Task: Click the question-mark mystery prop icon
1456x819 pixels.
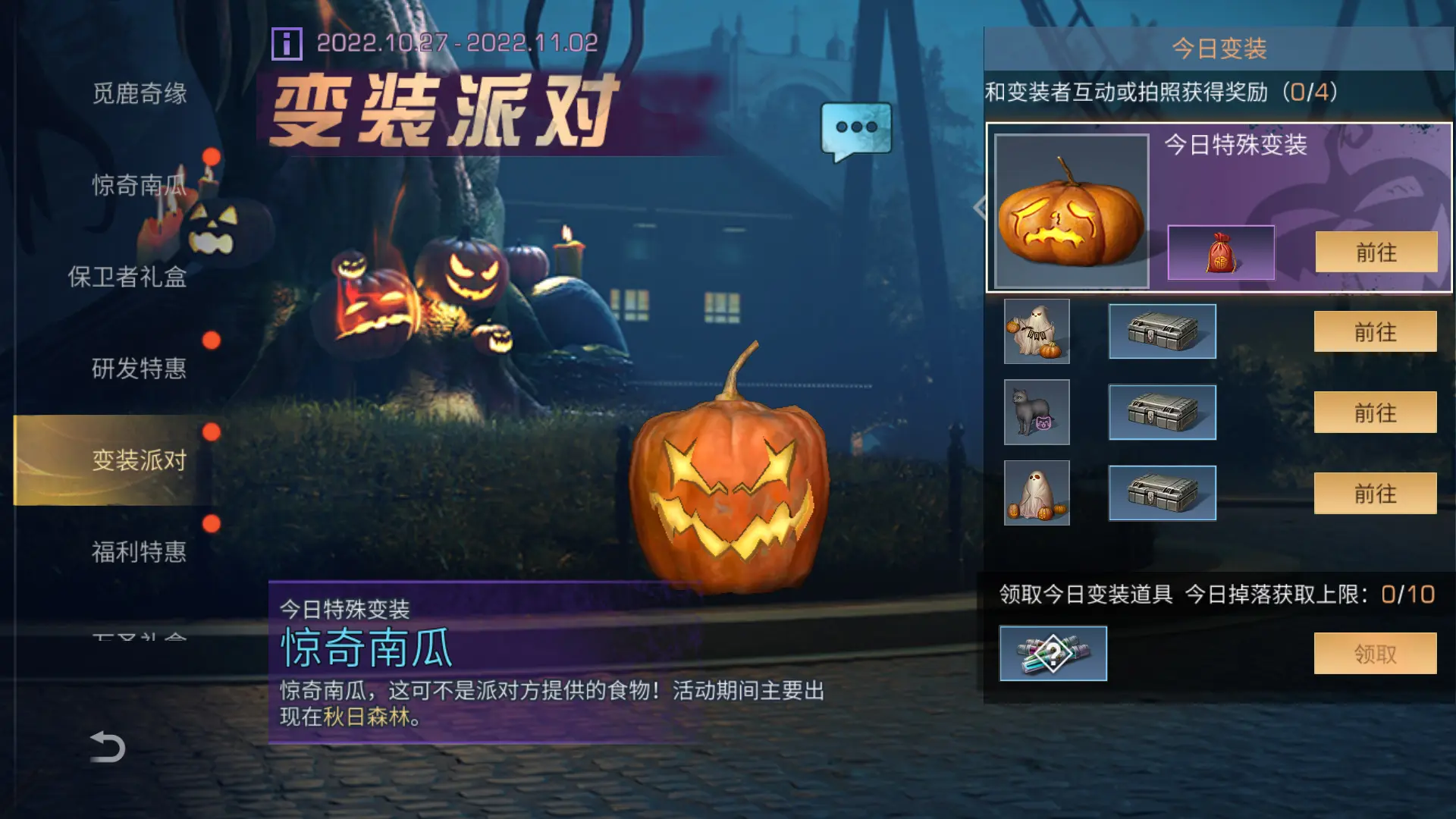Action: pos(1053,654)
